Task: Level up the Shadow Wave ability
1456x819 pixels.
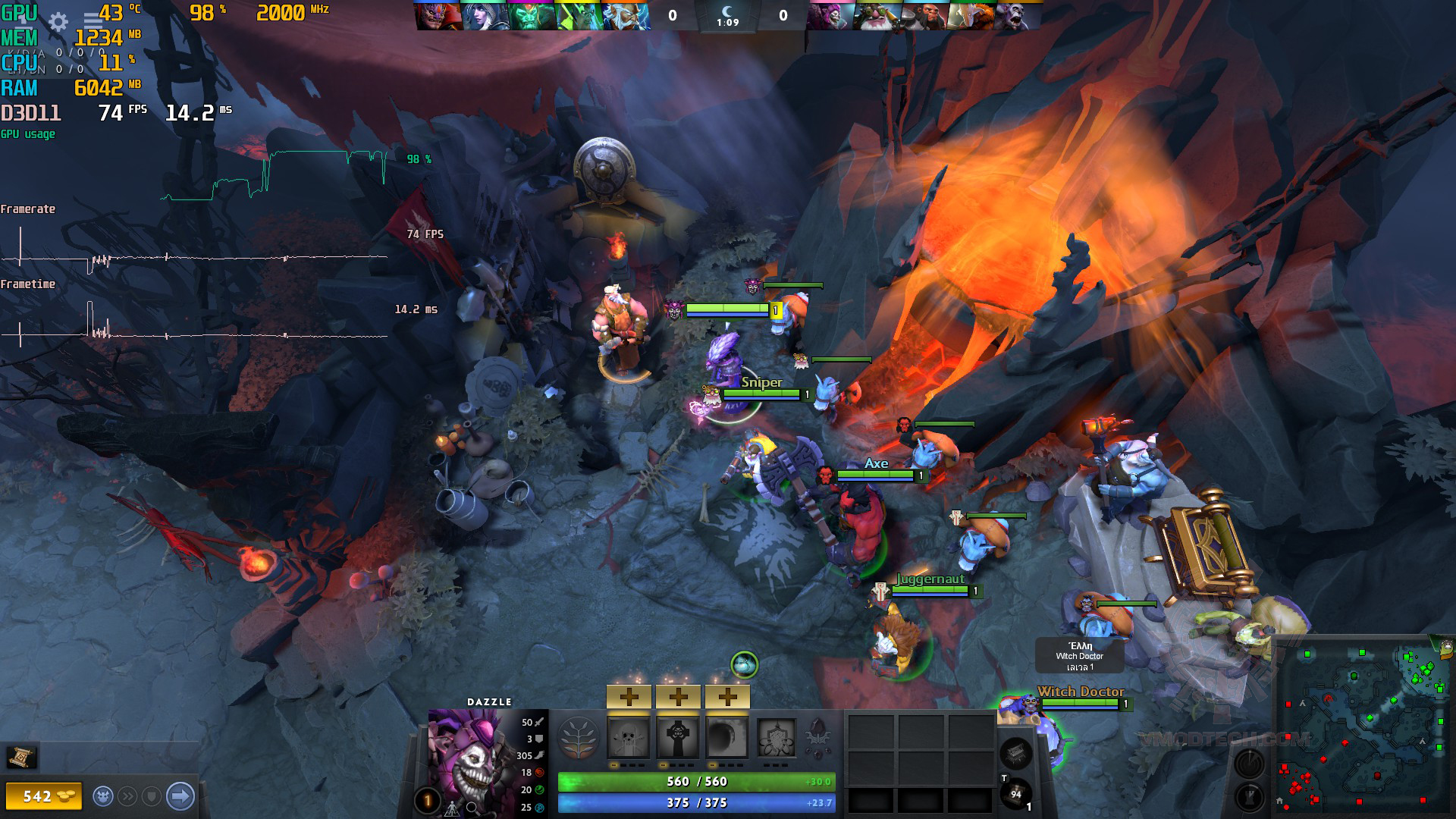Action: pyautogui.click(x=727, y=696)
